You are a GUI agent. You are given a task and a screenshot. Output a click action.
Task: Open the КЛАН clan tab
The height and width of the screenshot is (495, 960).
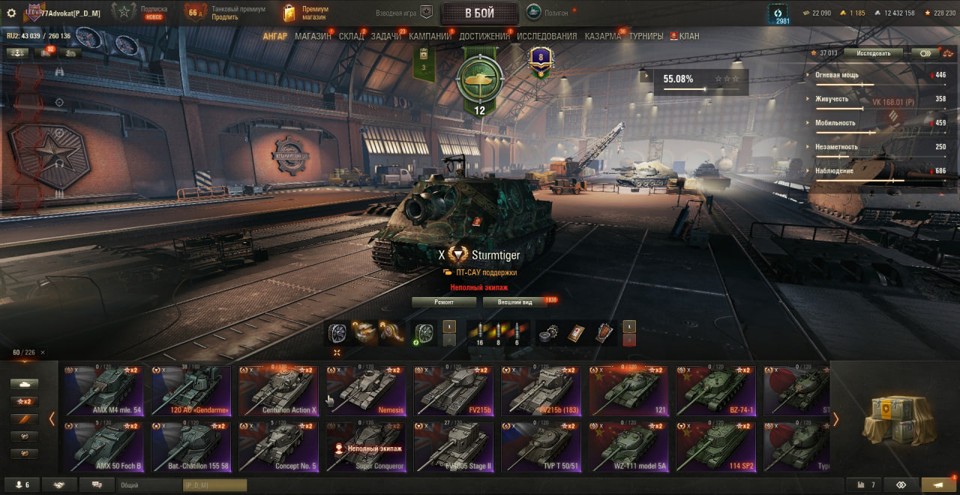pos(689,36)
